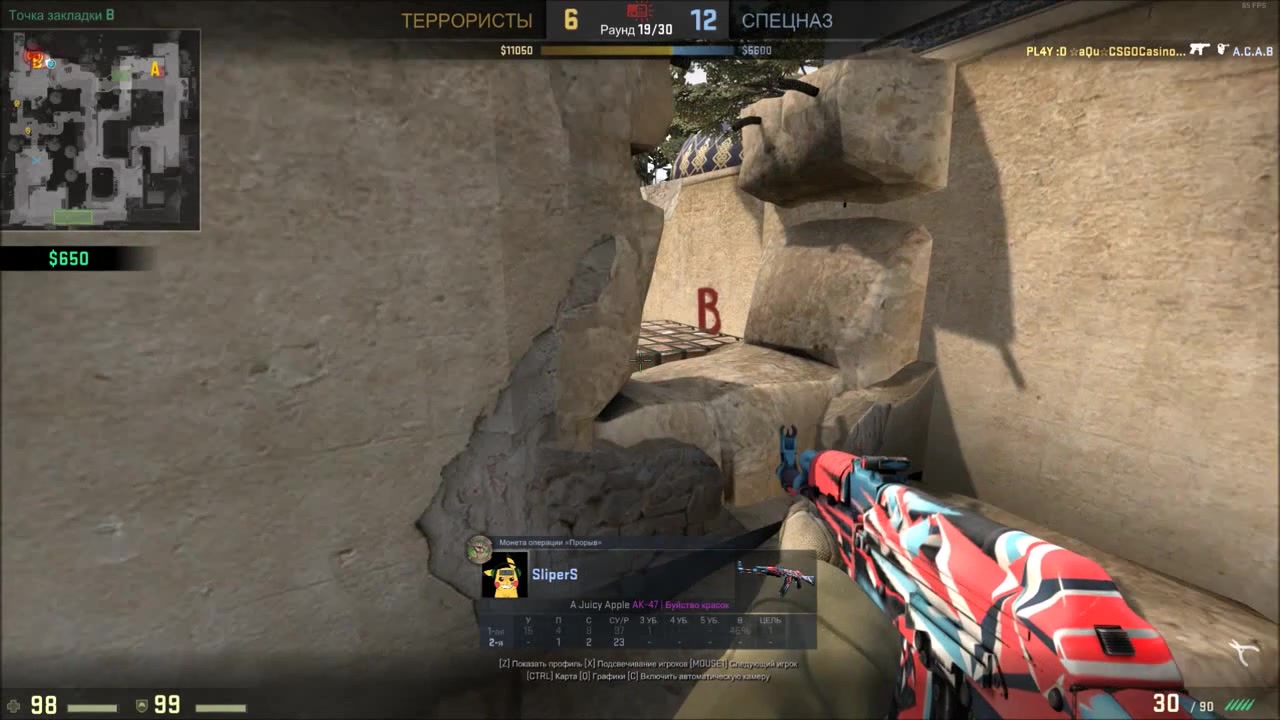Click the health cross icon bottom left
Image resolution: width=1280 pixels, height=720 pixels.
point(15,706)
